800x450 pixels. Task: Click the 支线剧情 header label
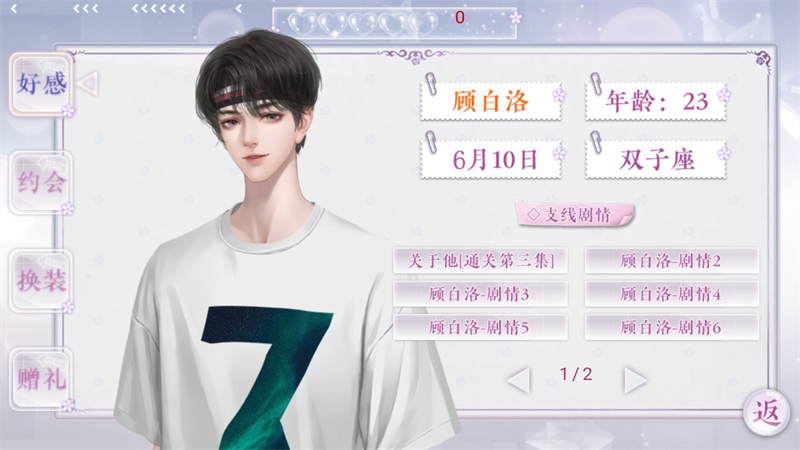pos(575,214)
